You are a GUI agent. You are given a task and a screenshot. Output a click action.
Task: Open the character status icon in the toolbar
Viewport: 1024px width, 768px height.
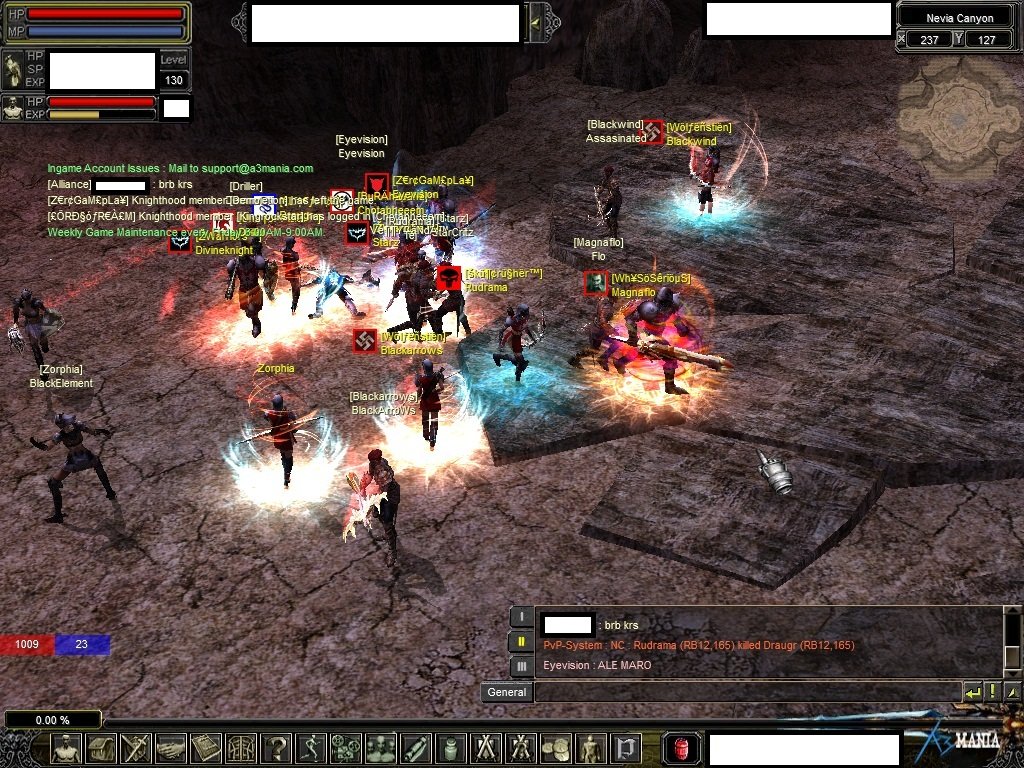(66, 748)
